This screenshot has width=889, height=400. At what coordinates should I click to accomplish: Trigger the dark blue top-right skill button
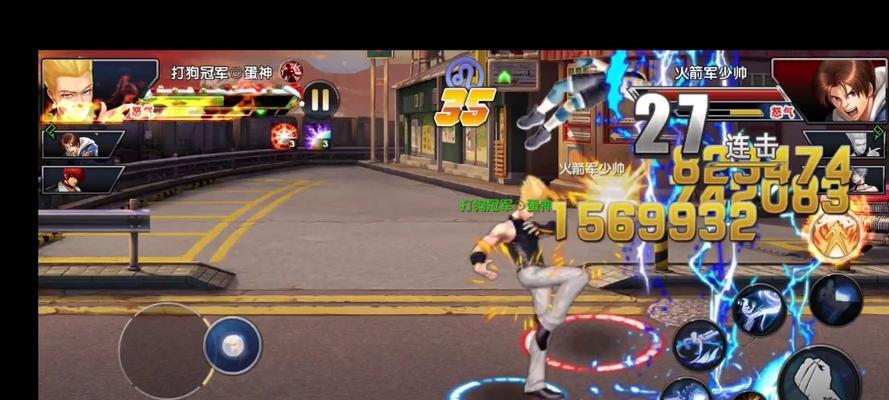tap(836, 298)
